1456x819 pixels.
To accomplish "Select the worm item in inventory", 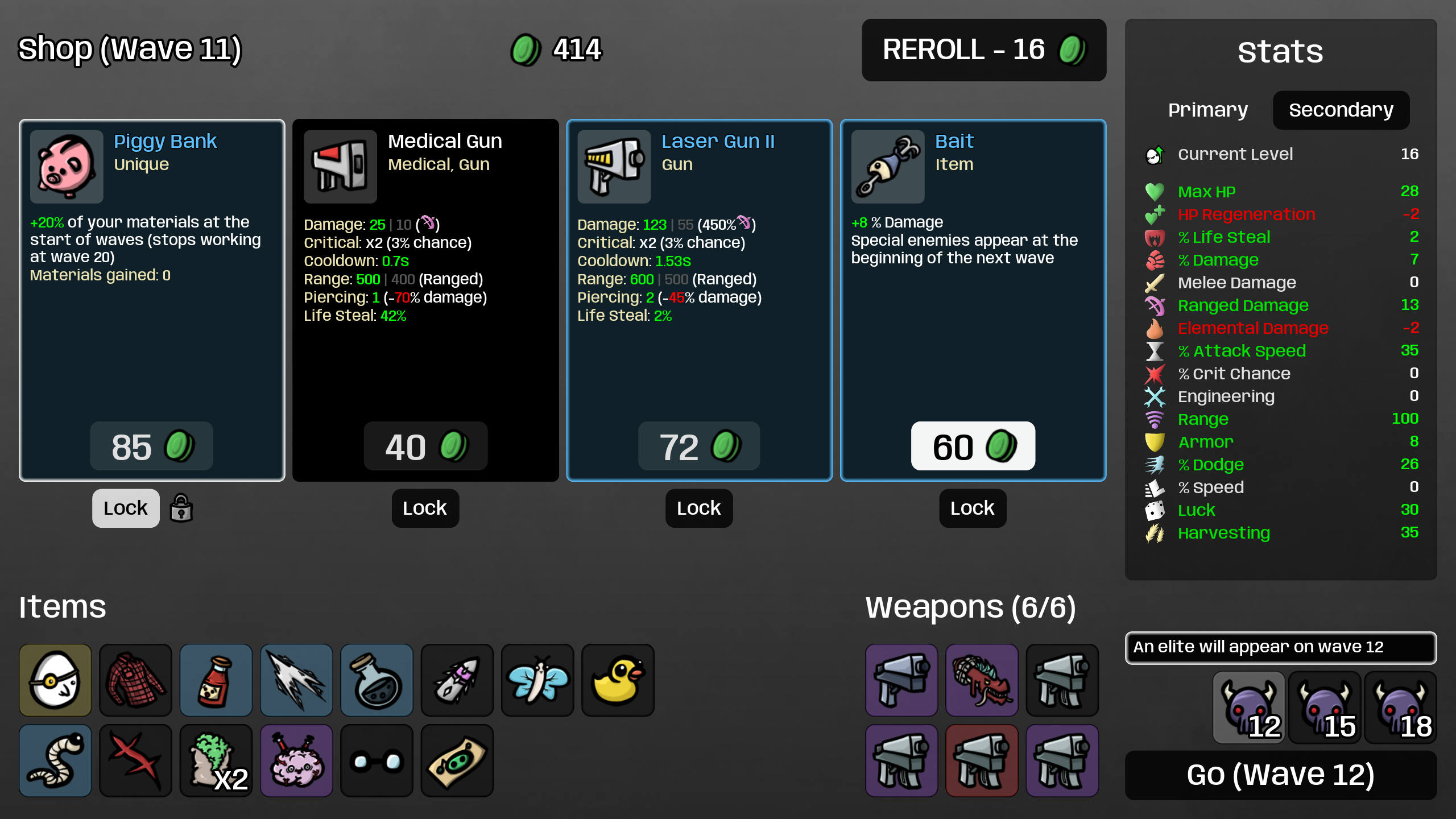I will tap(55, 760).
